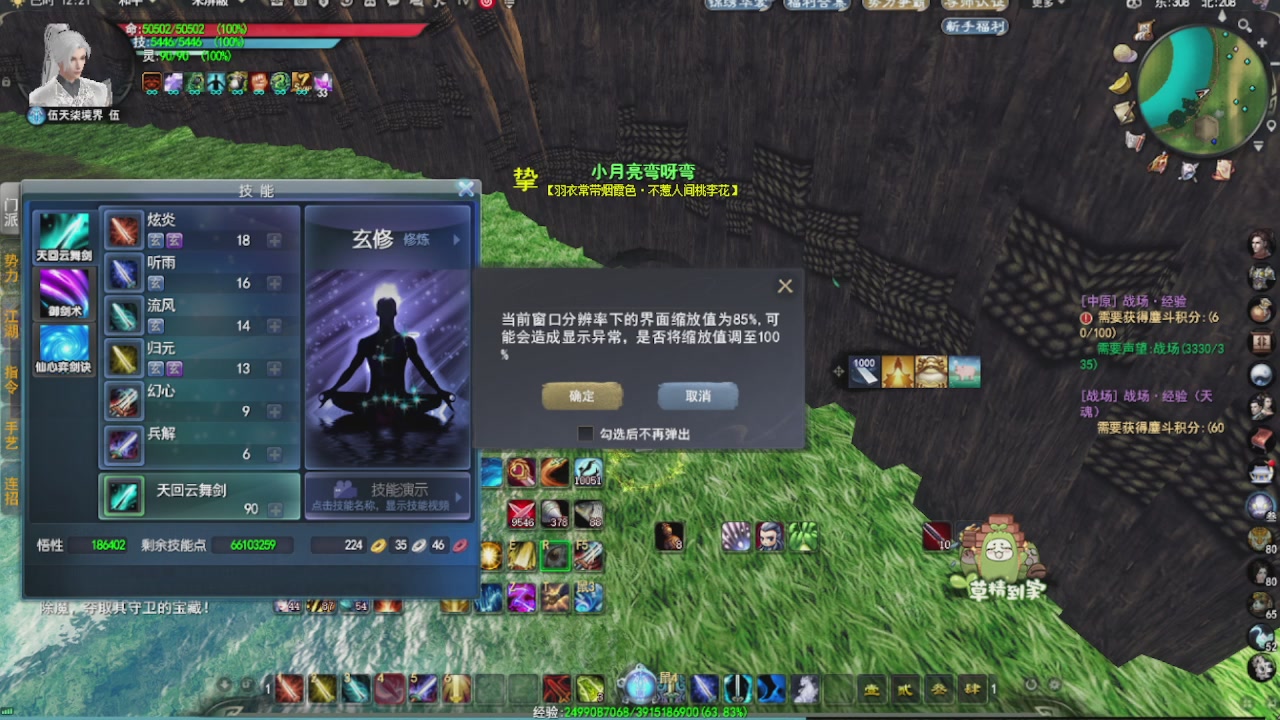This screenshot has width=1280, height=720.
Task: Enable the 勾选后不再弹出 checkbox
Action: click(585, 433)
